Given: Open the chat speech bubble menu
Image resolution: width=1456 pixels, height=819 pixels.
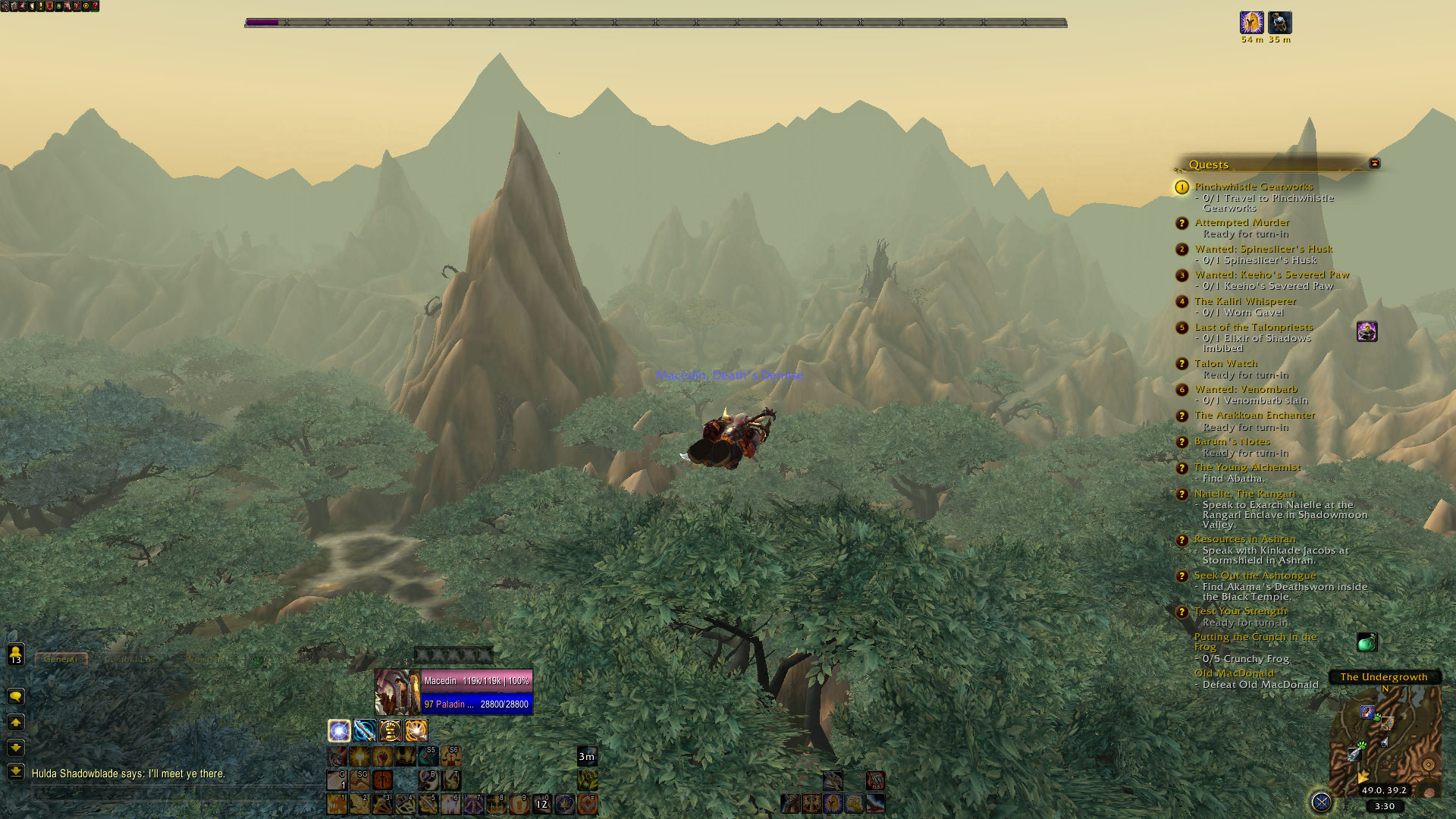Looking at the screenshot, I should point(15,696).
